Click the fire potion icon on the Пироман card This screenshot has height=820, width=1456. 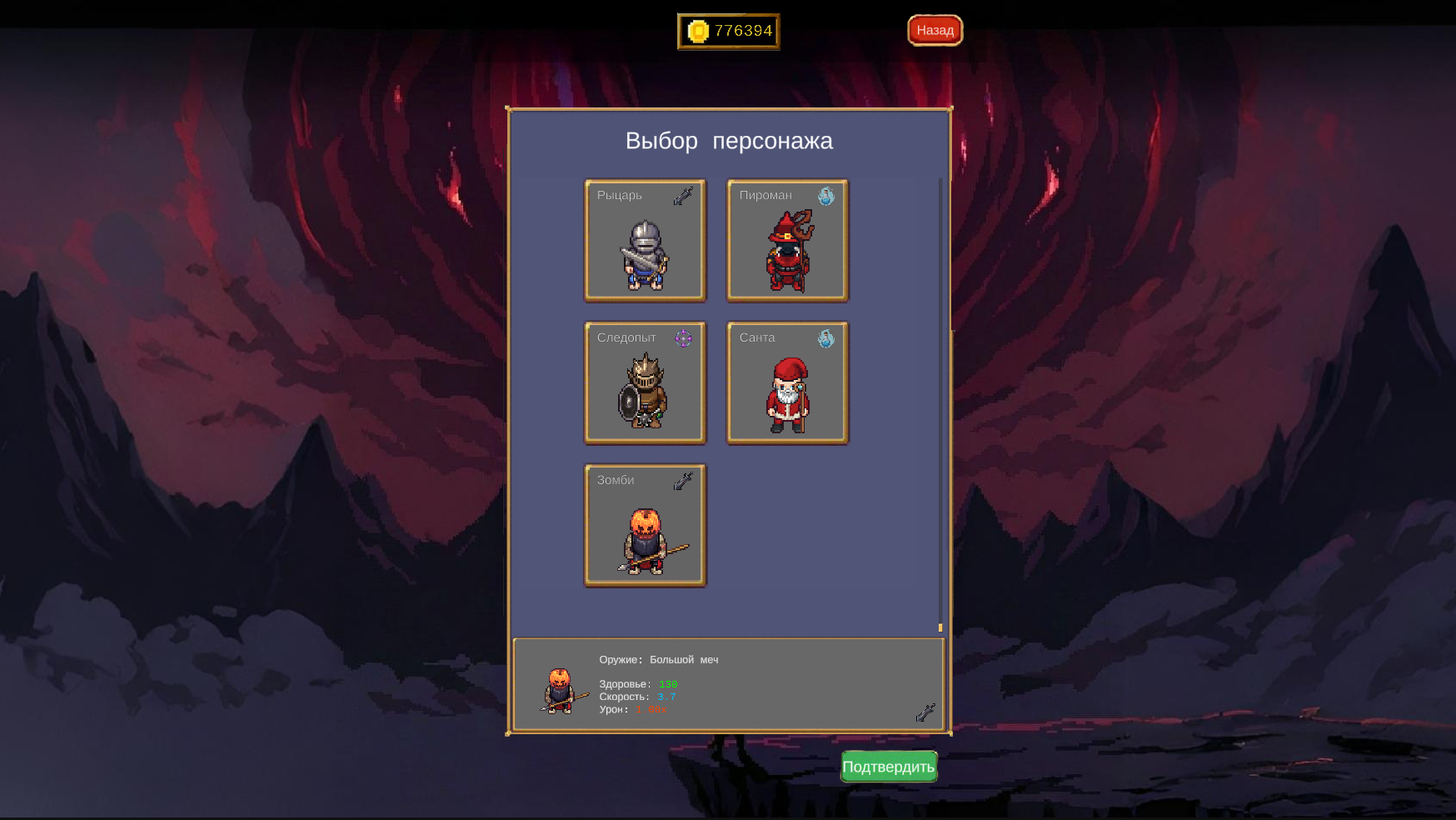[825, 197]
